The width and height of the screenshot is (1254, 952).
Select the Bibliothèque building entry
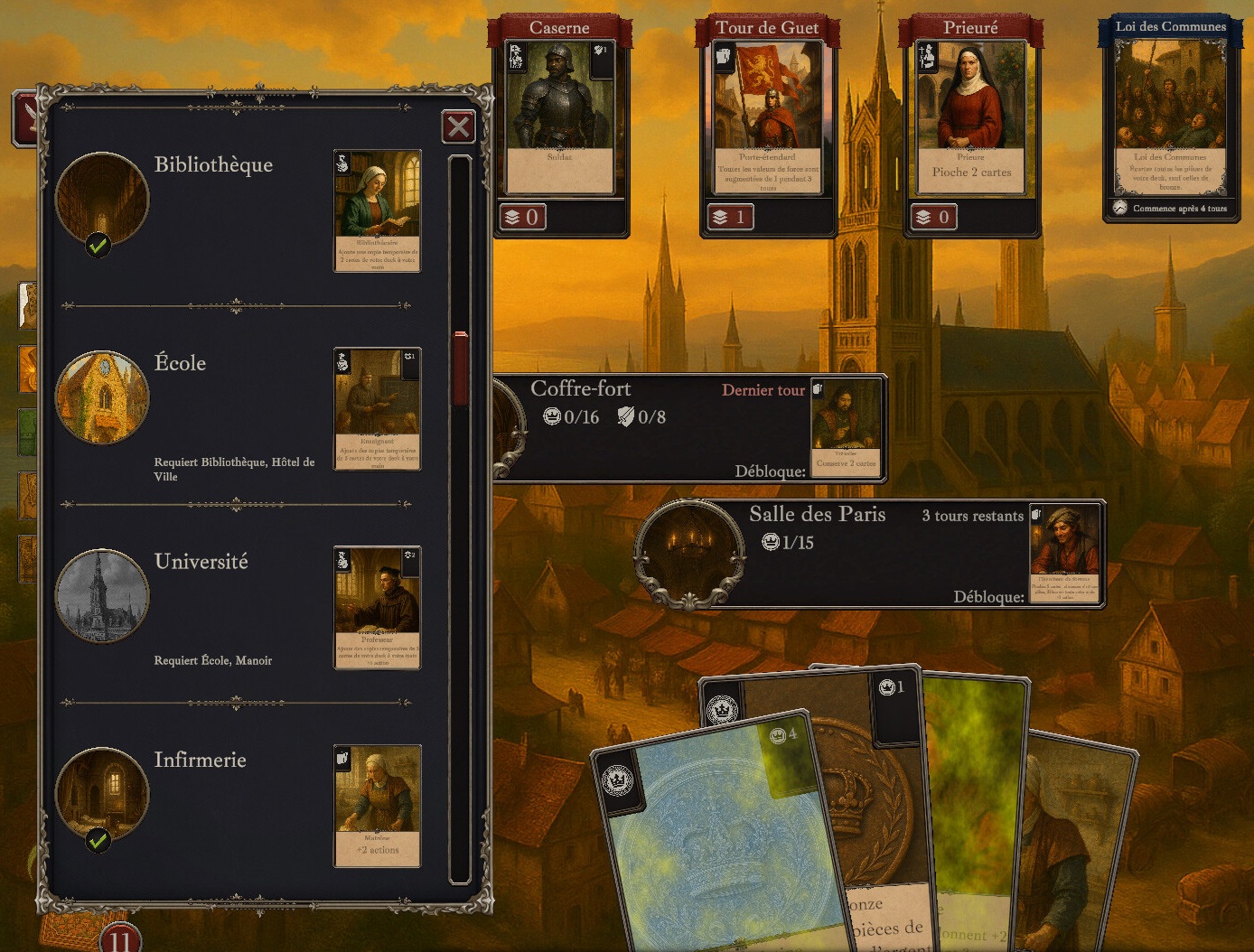pyautogui.click(x=213, y=165)
